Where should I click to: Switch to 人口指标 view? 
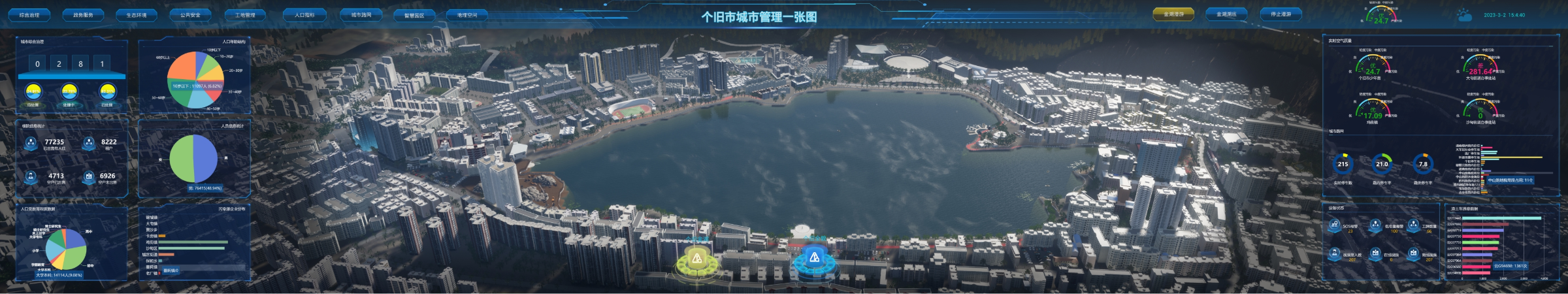pyautogui.click(x=304, y=14)
